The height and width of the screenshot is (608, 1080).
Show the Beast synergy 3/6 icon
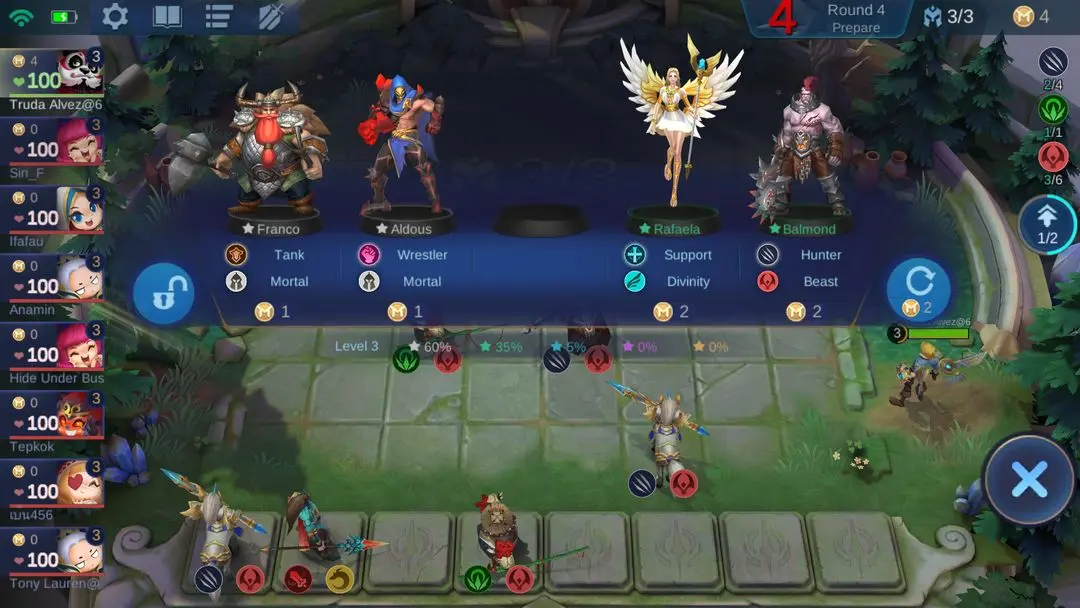point(1053,157)
